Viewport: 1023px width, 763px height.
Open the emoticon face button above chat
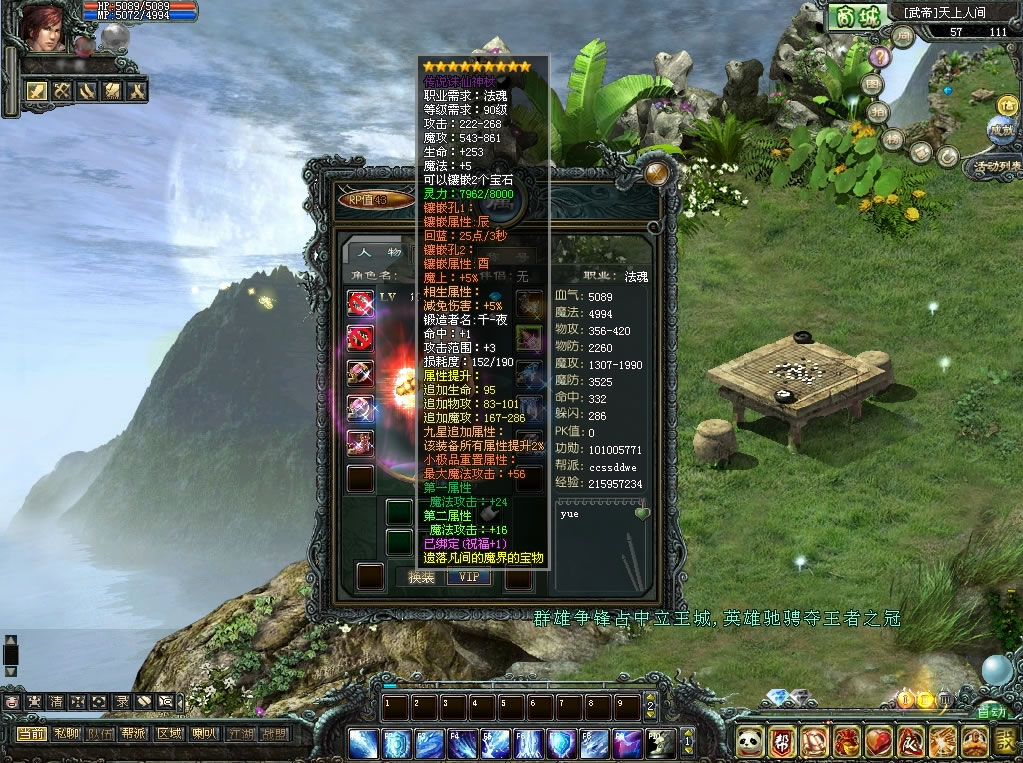click(x=11, y=702)
